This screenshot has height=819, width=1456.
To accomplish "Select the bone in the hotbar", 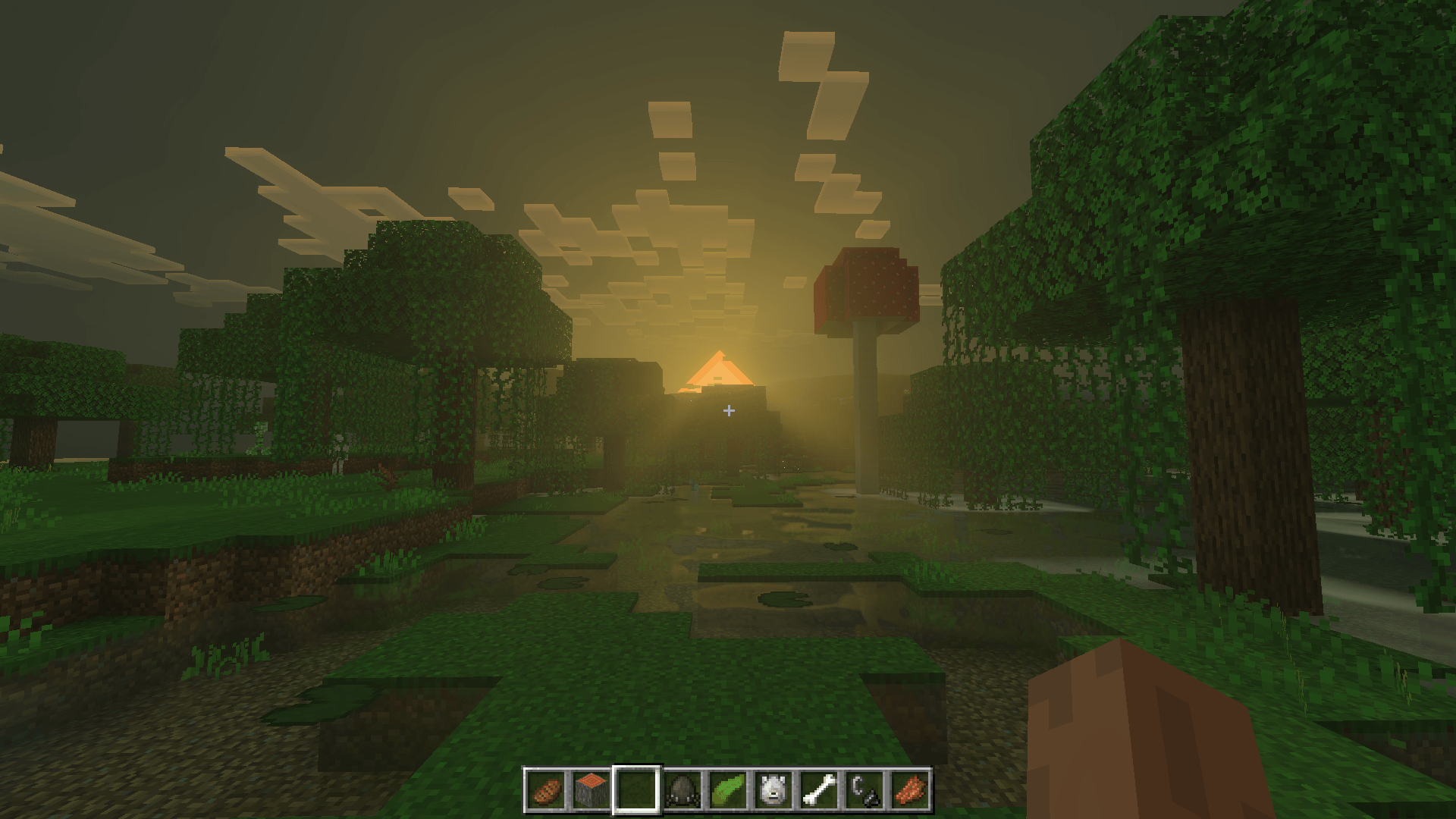I will click(821, 792).
